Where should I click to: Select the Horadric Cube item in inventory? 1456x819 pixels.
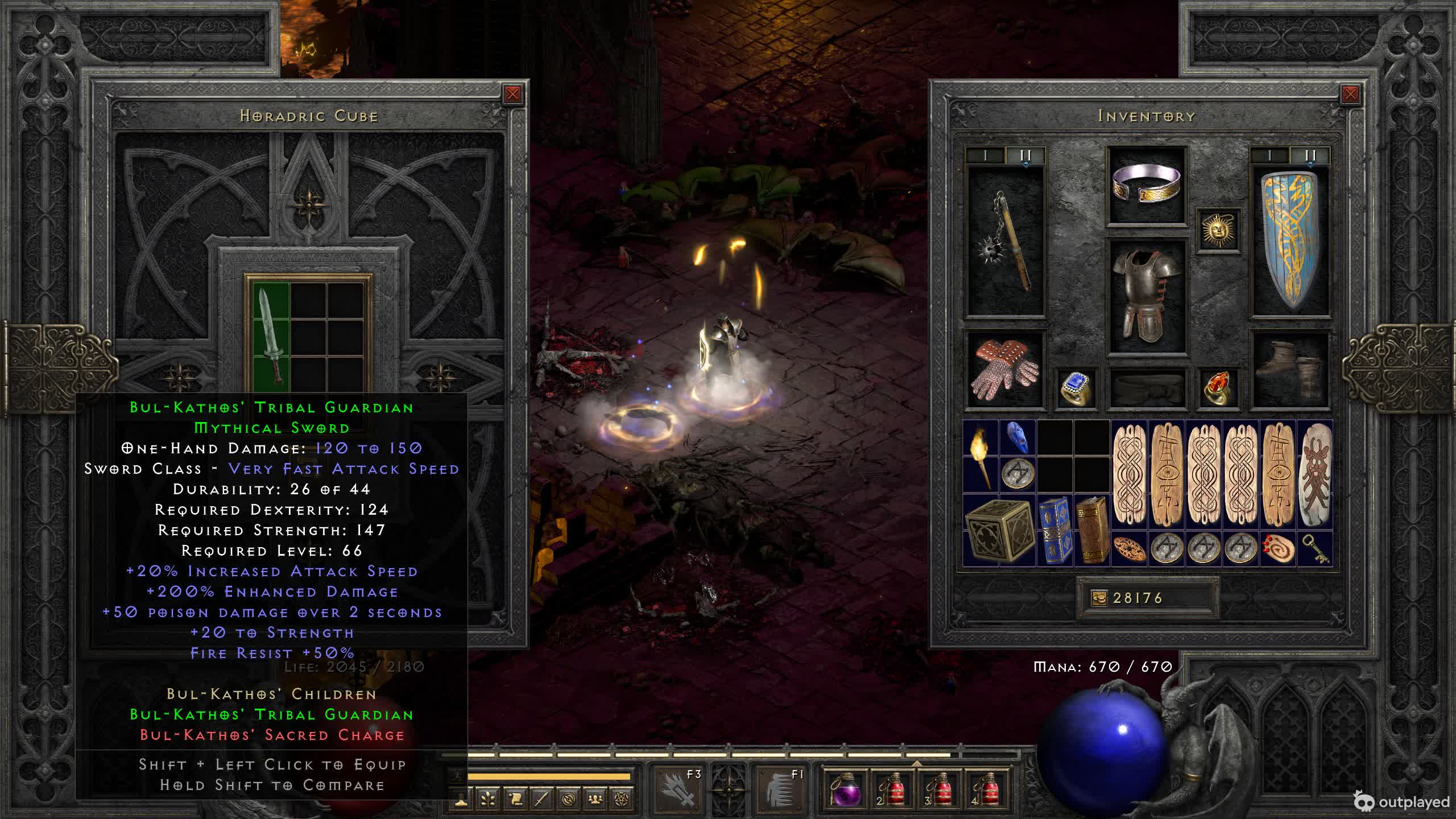[999, 531]
